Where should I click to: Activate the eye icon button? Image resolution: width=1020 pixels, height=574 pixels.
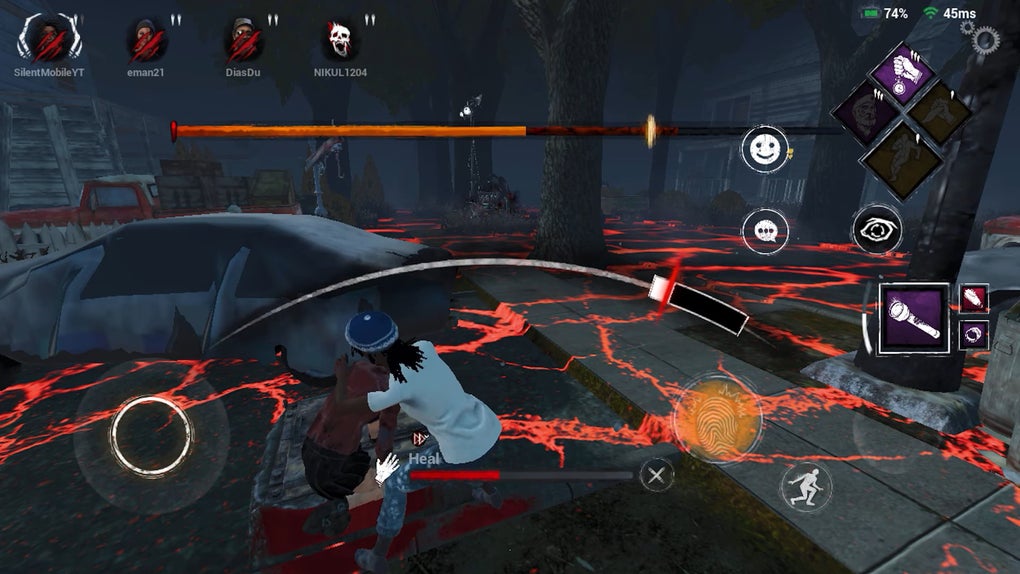(x=877, y=231)
